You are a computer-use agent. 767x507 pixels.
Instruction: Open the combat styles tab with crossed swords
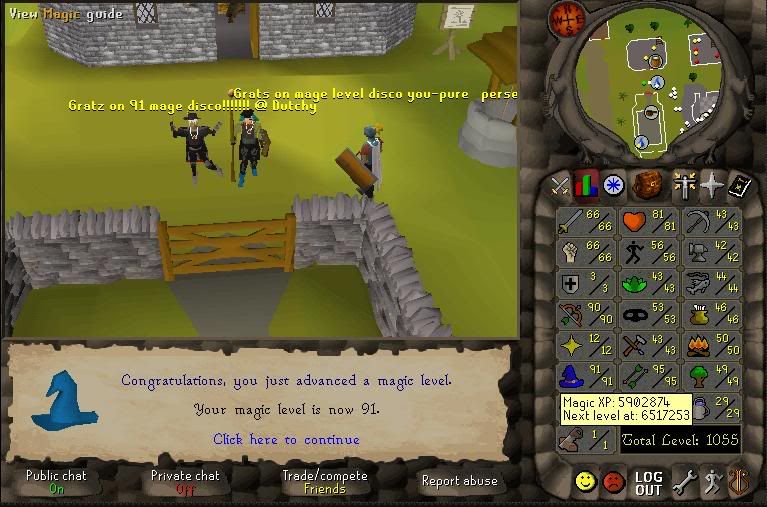(559, 185)
